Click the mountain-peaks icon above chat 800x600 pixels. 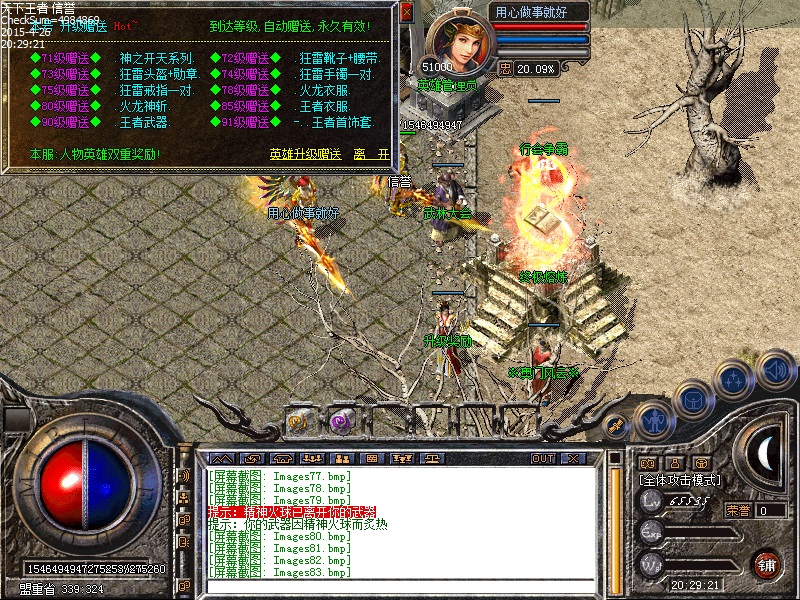pos(221,458)
